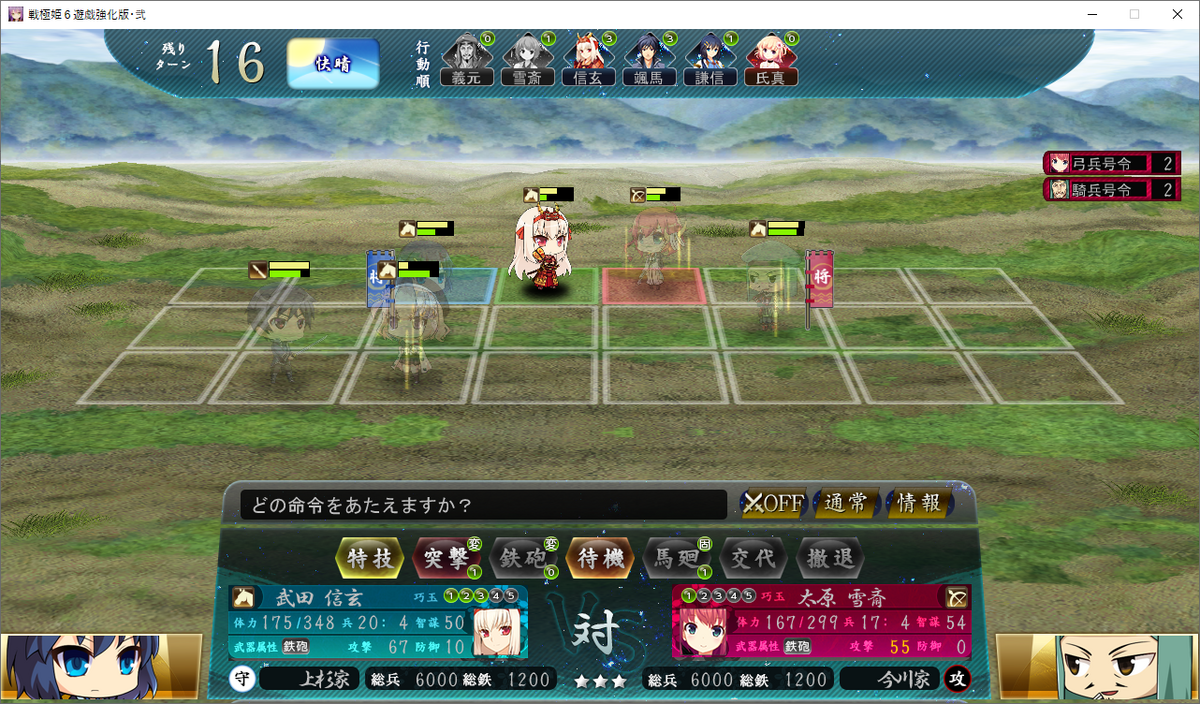Select 氏真 in the turn order

click(770, 60)
